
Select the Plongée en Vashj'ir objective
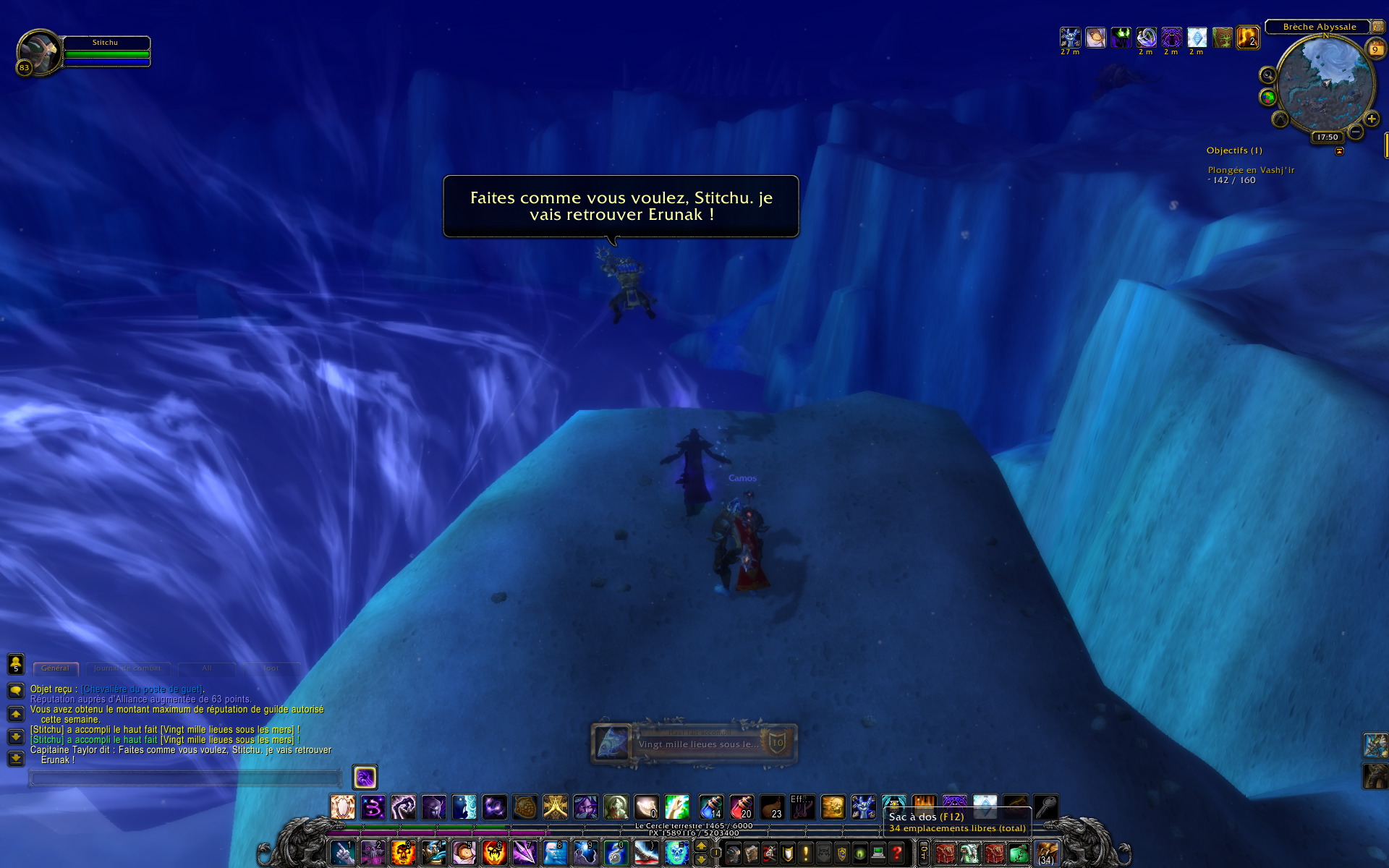point(1251,170)
